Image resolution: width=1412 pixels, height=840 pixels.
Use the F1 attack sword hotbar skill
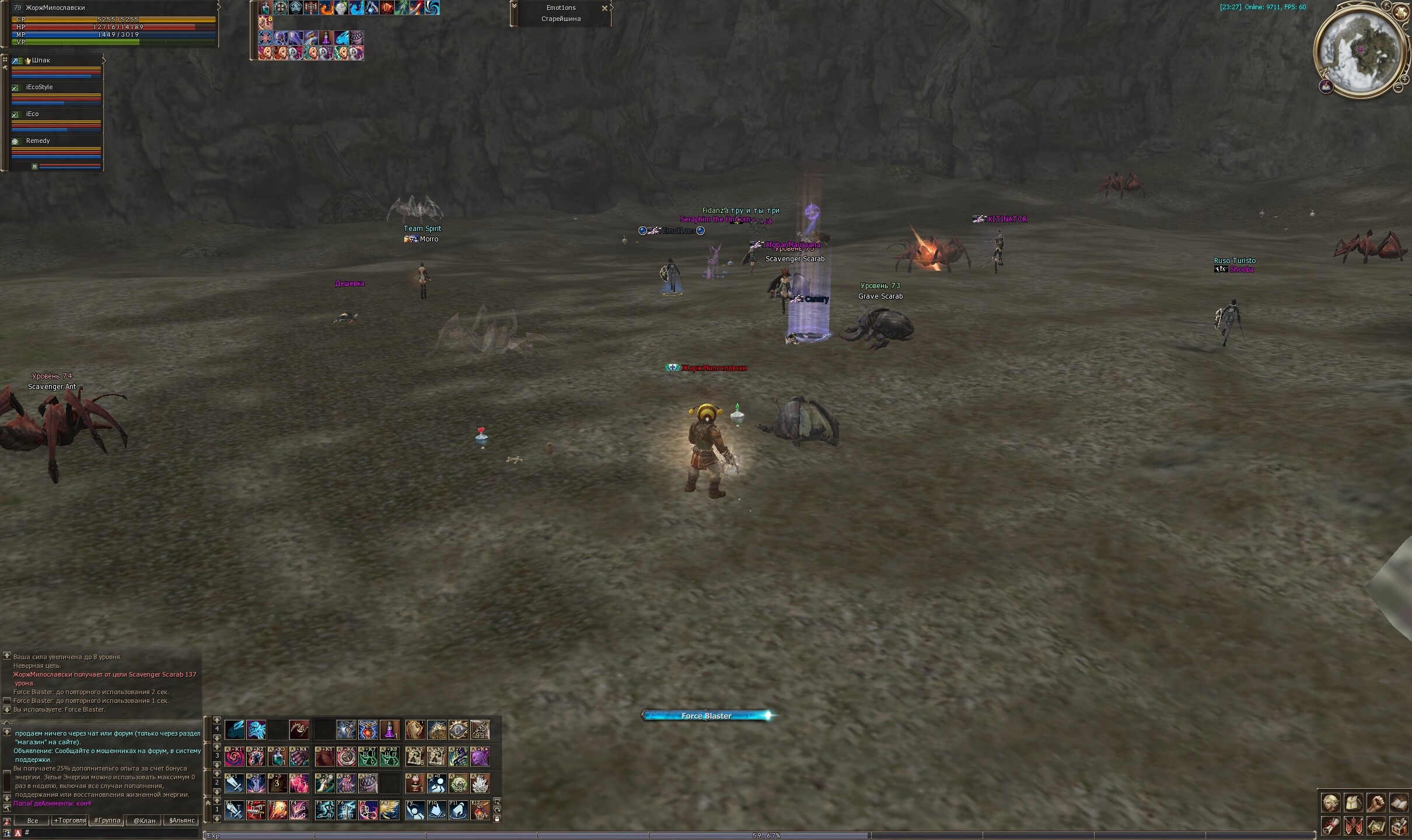tap(234, 810)
